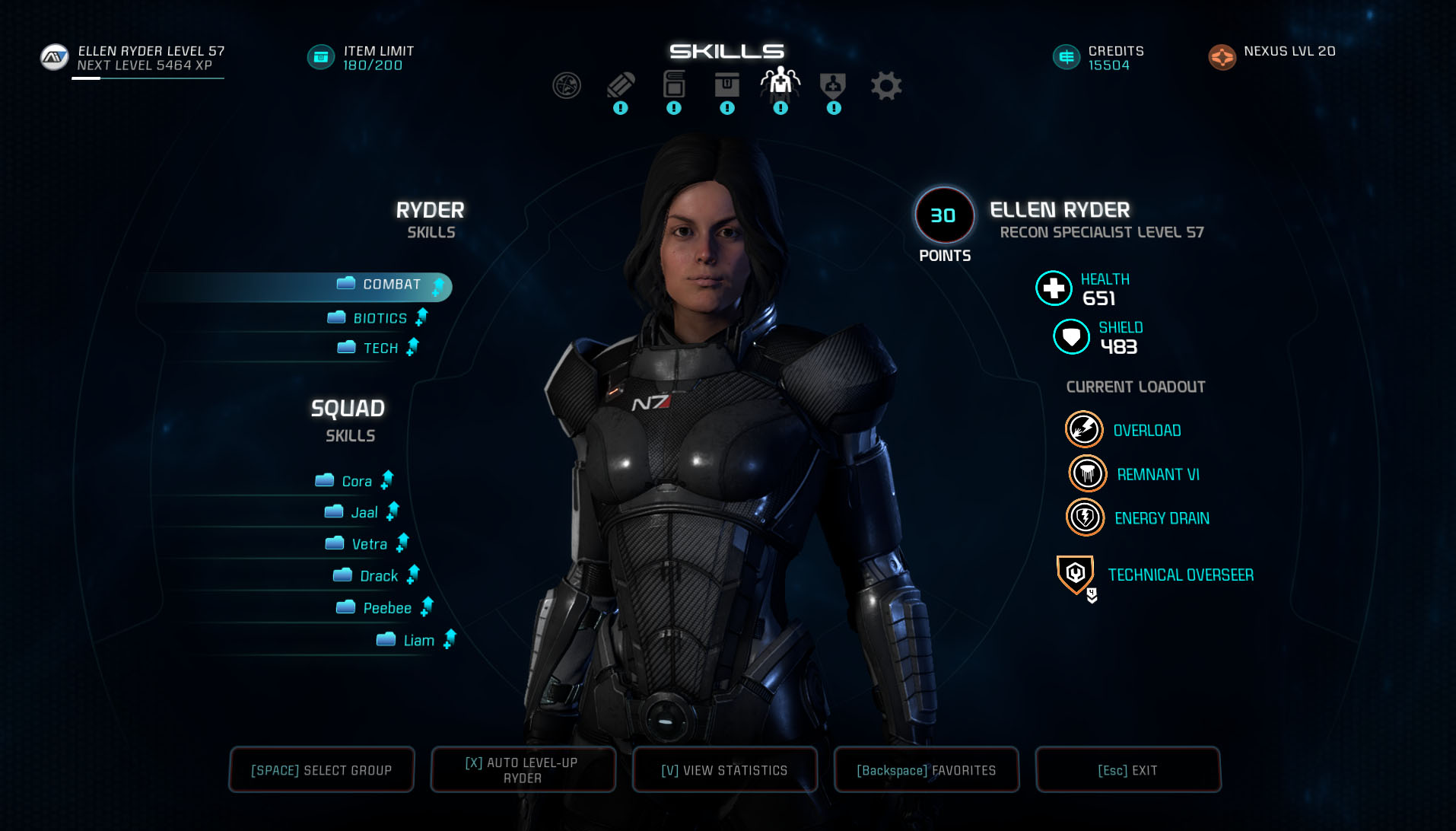Select the Remnant VI loadout power

1157,475
